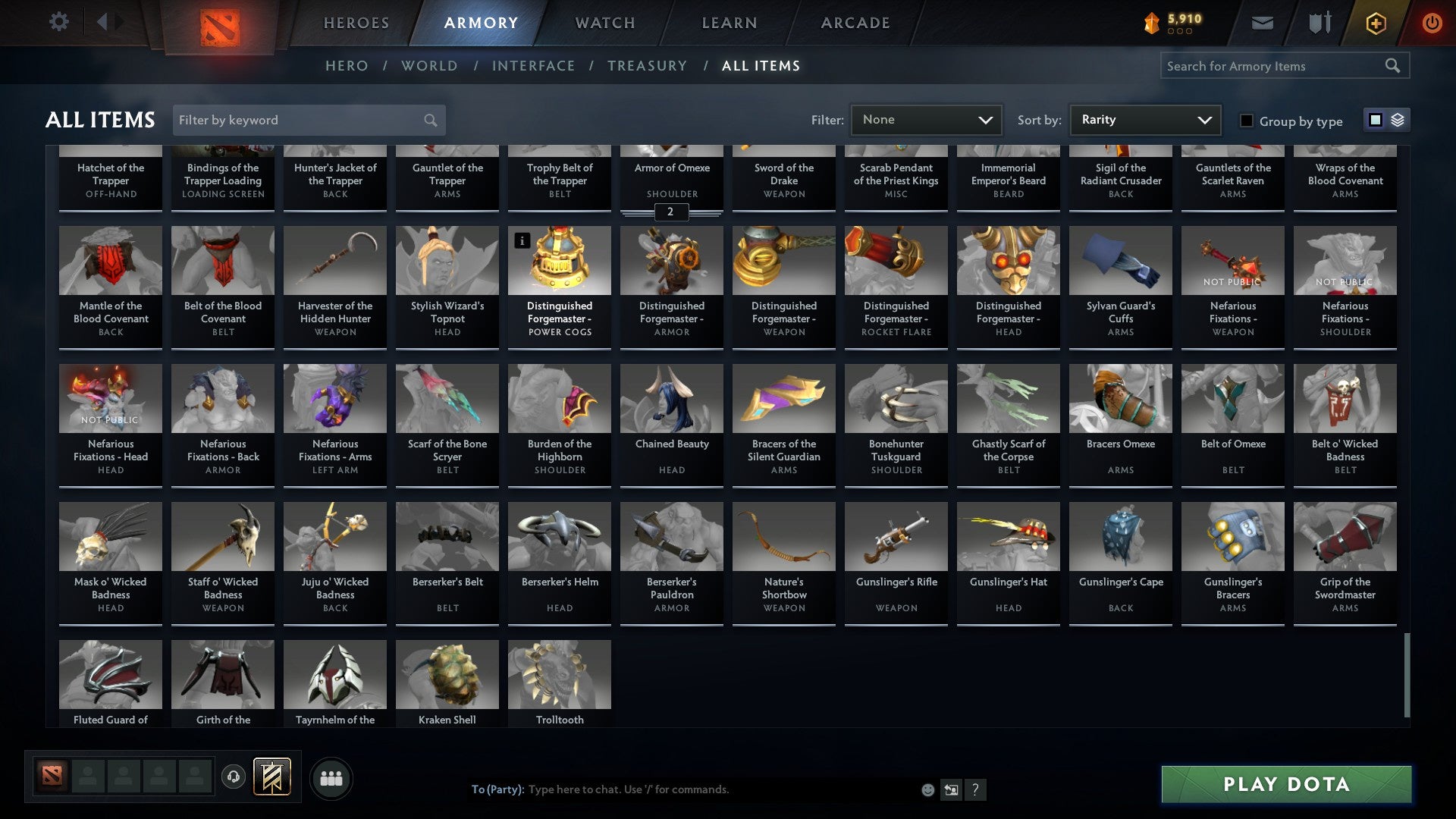Open the mail notifications icon
This screenshot has height=819, width=1456.
(x=1263, y=23)
